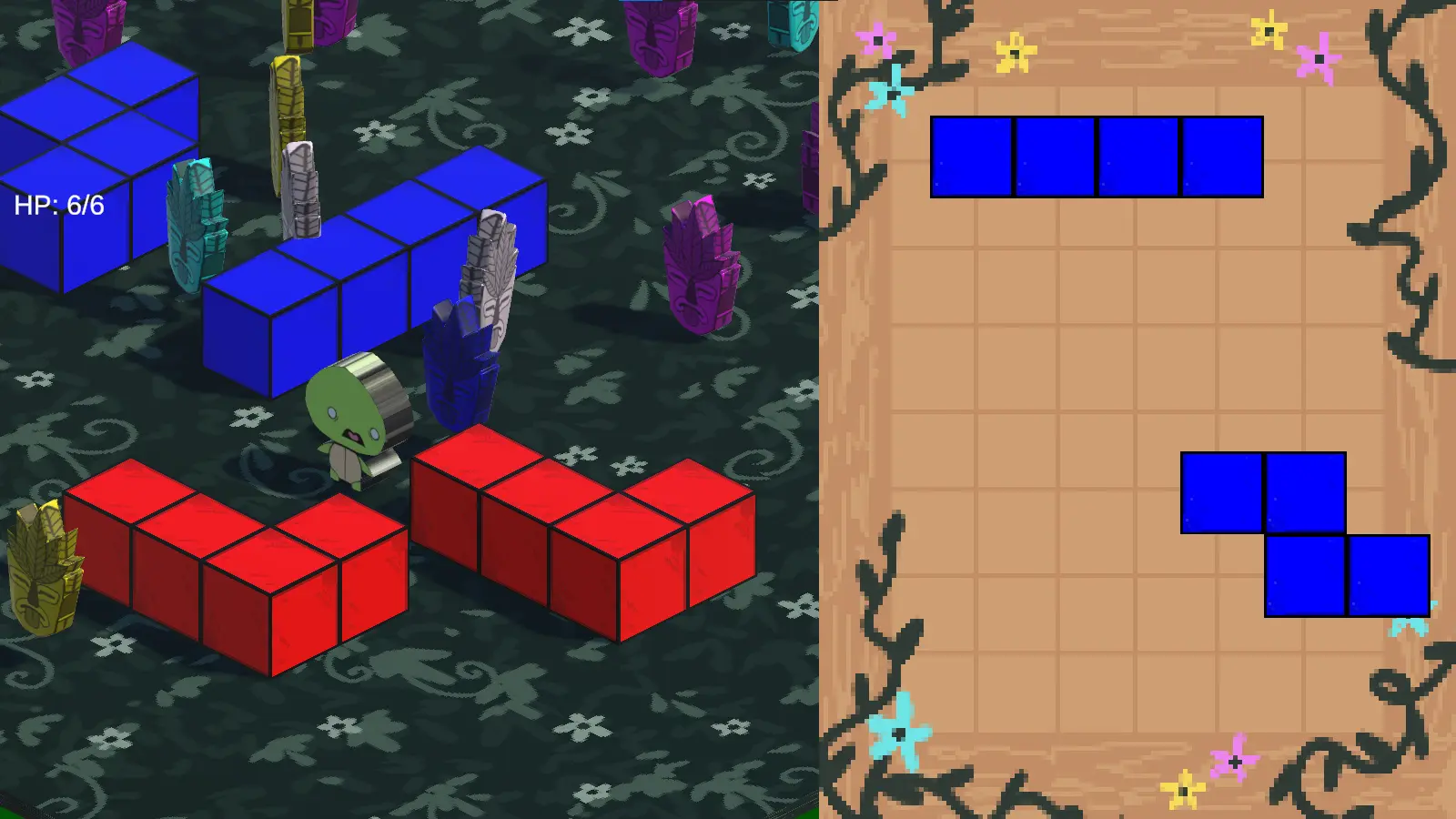This screenshot has height=819, width=1456.
Task: Click the purple tiki totem on the right
Action: pyautogui.click(x=701, y=264)
